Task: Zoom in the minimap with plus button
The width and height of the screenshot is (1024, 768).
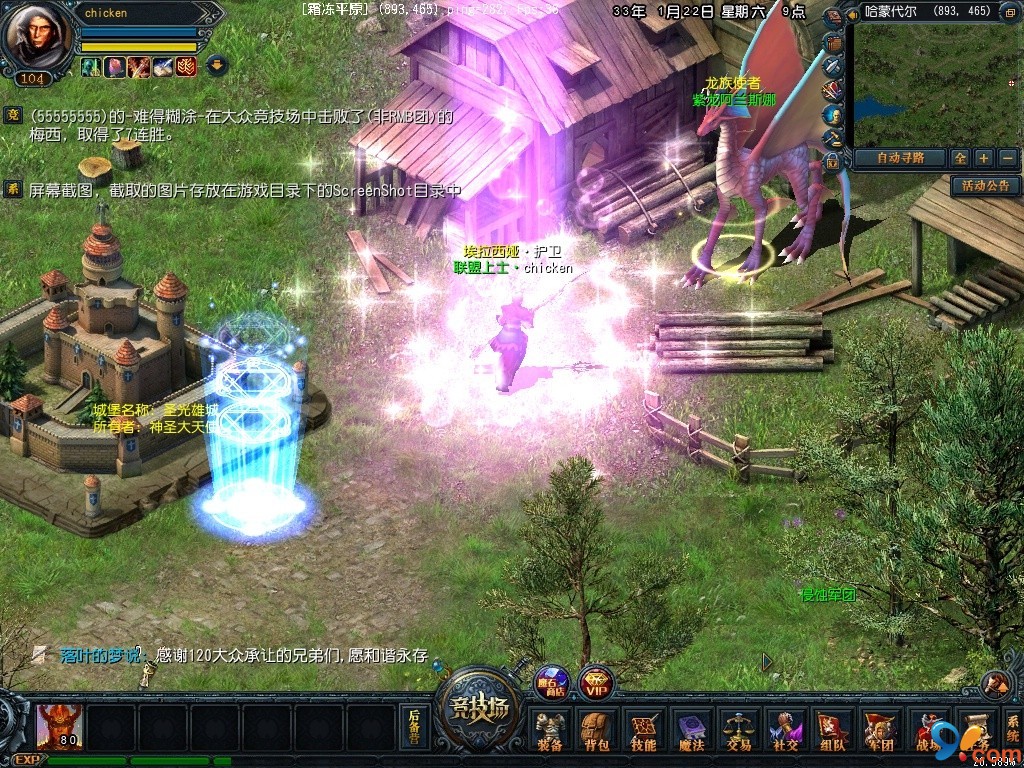Action: pos(984,158)
